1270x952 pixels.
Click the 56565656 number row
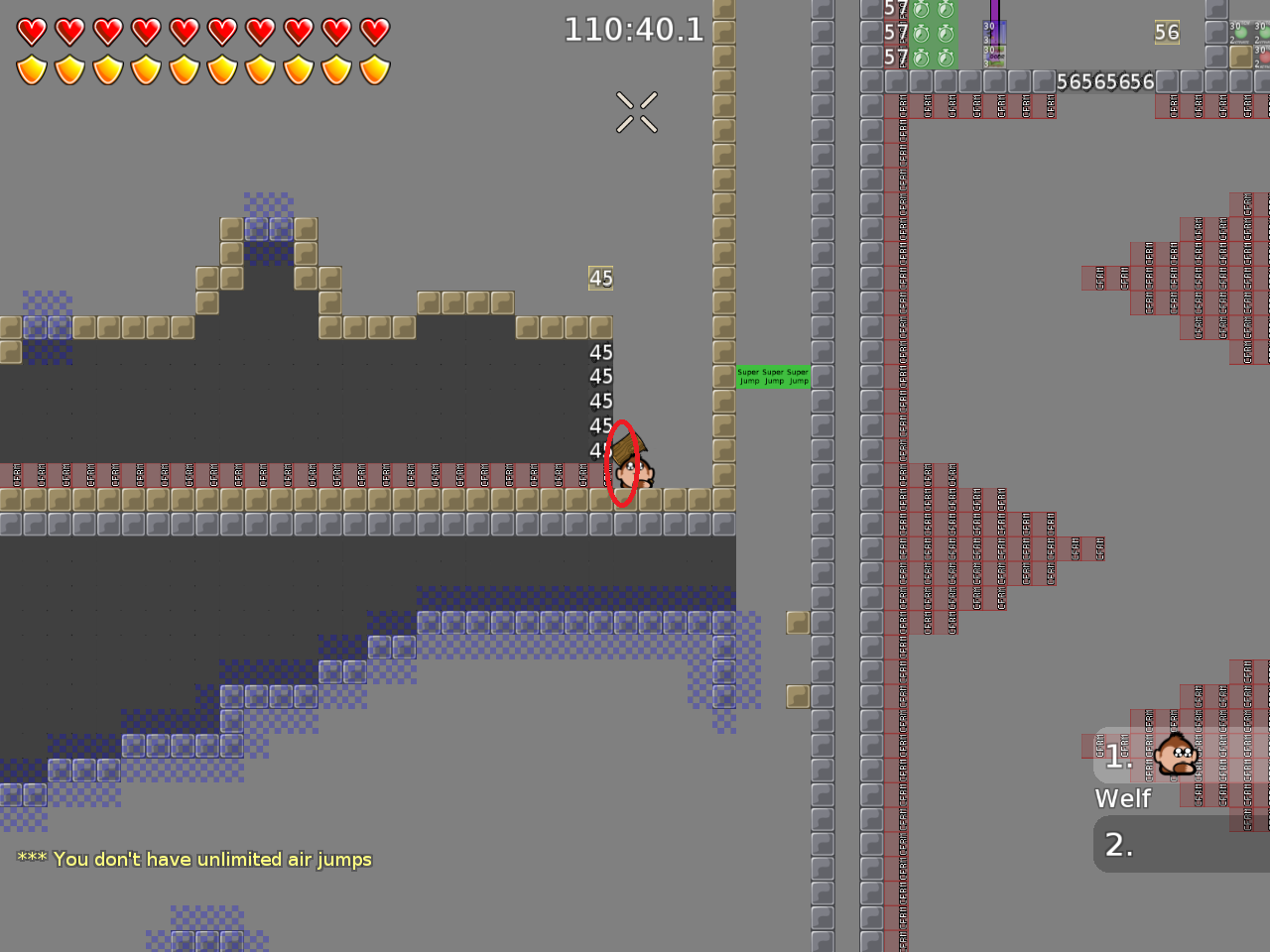tap(1104, 82)
